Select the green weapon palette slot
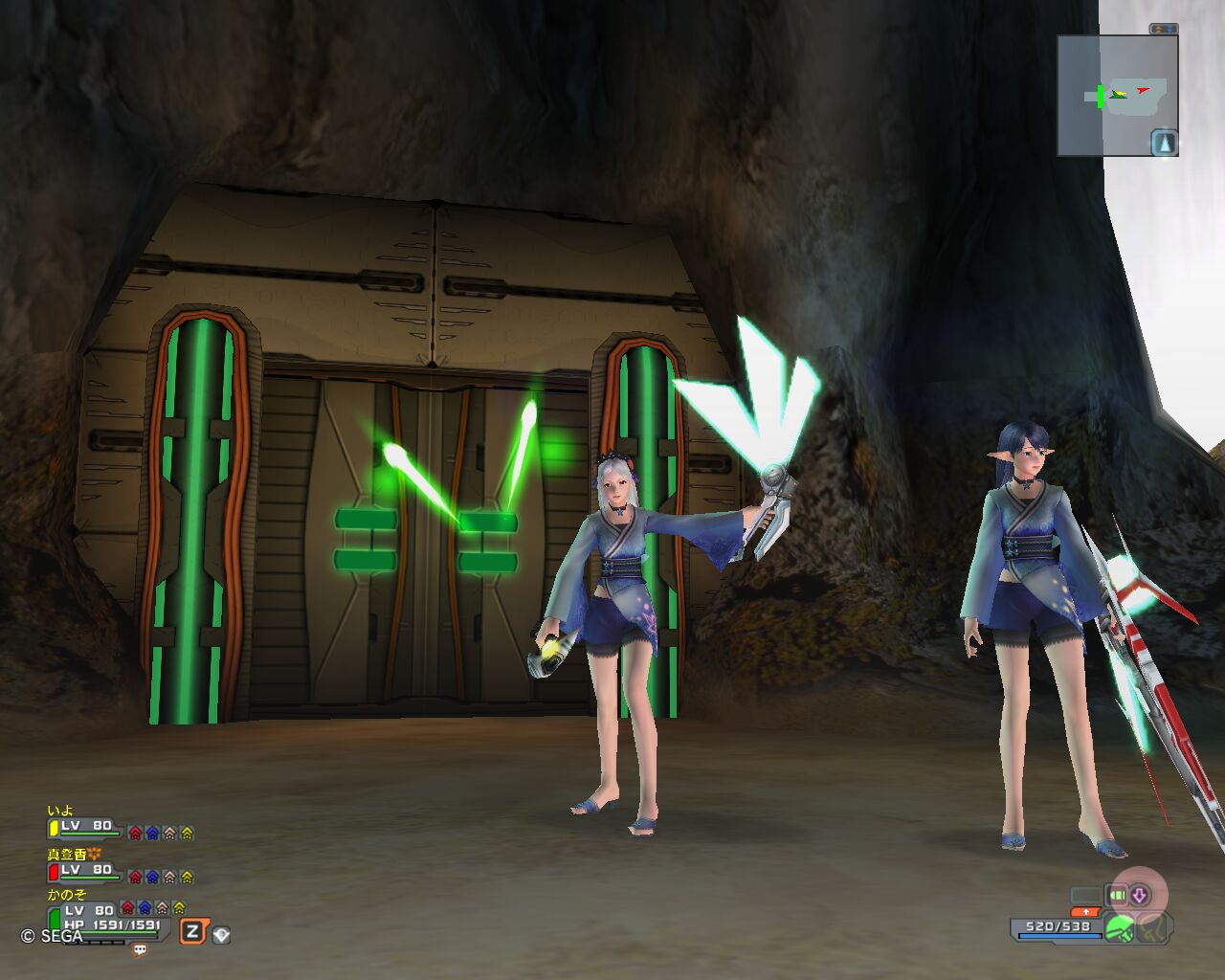The width and height of the screenshot is (1225, 980). click(1119, 927)
